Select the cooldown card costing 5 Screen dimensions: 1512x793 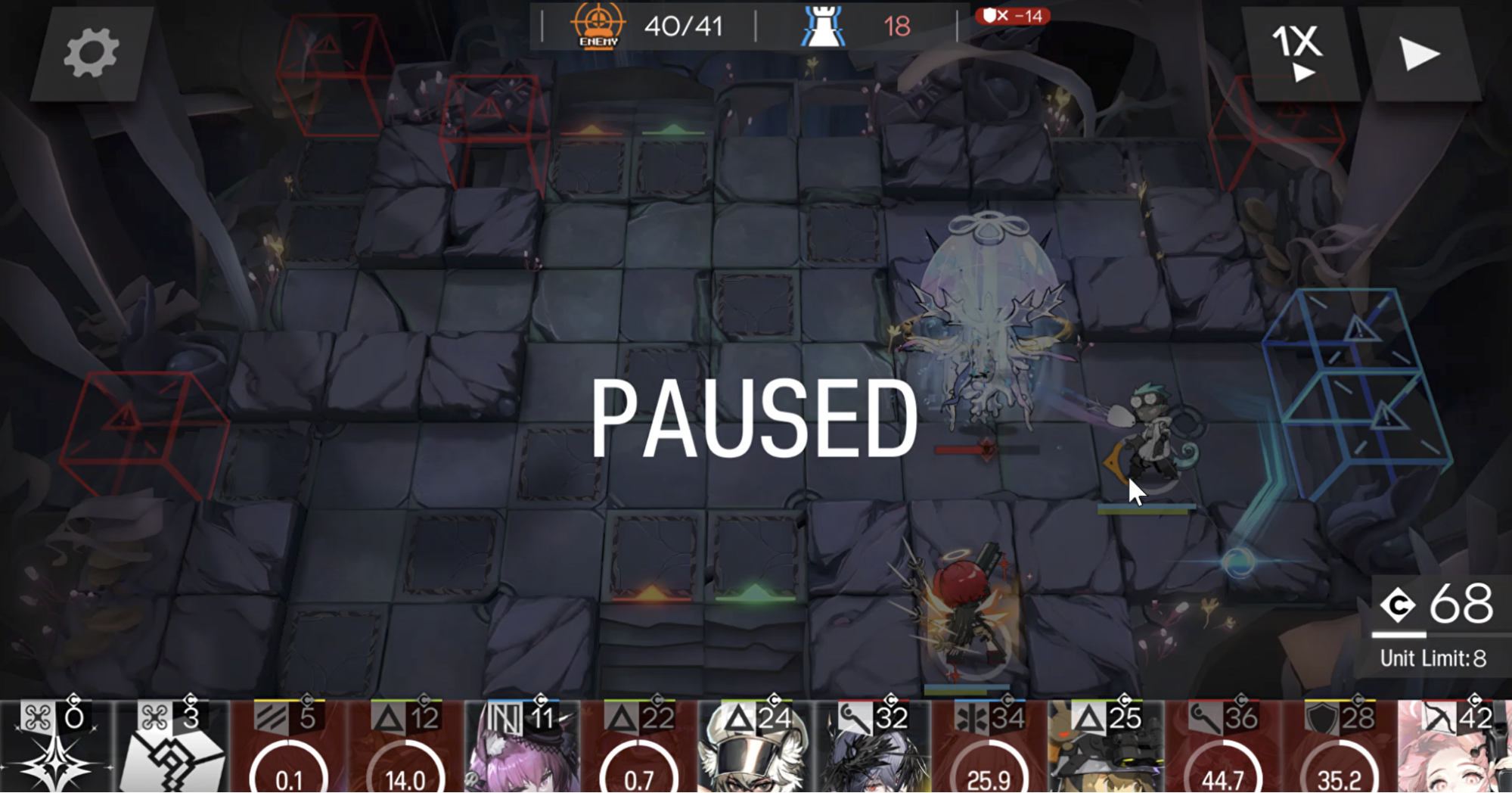tap(289, 747)
